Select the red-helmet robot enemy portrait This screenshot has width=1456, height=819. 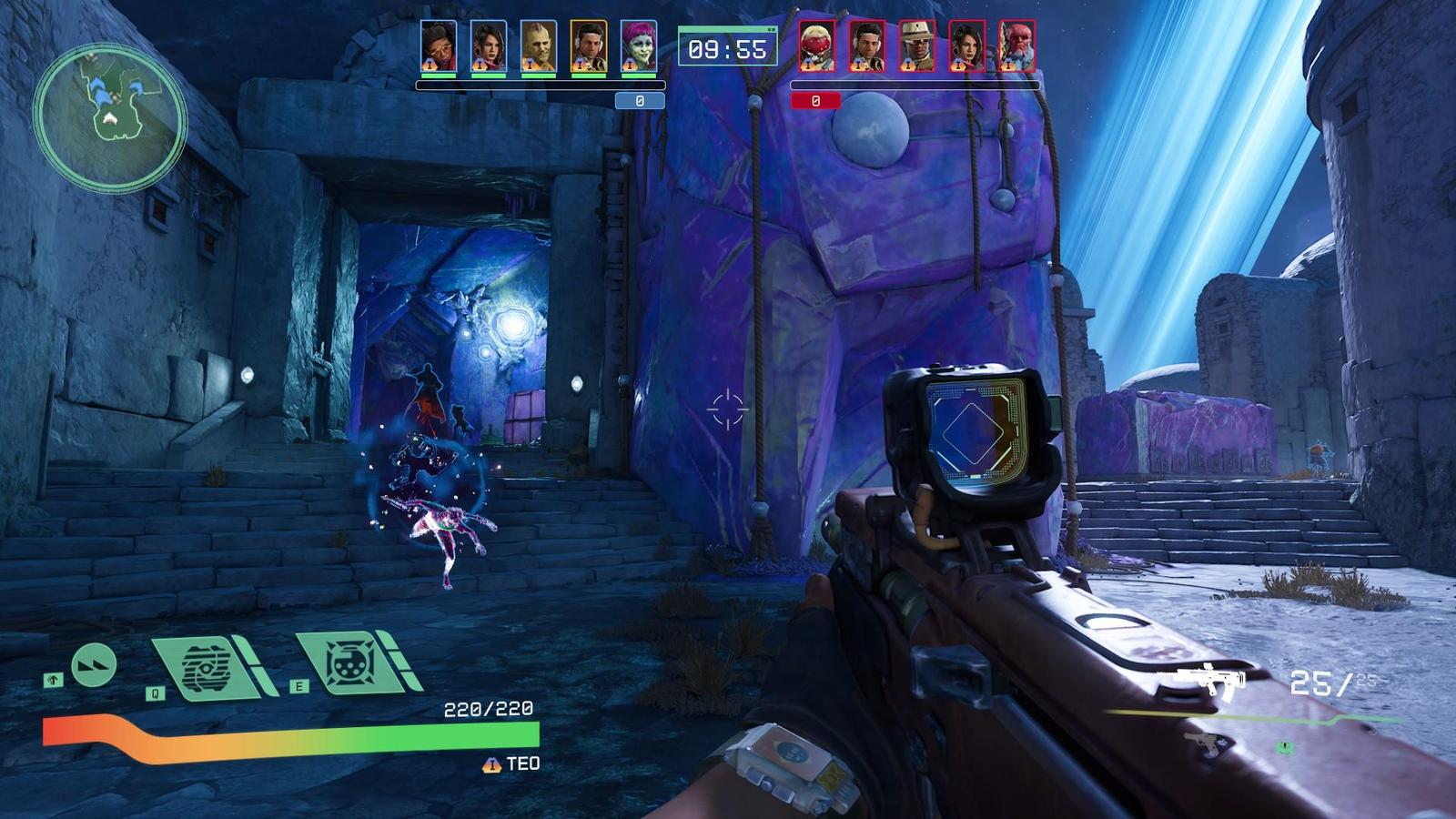click(x=817, y=46)
